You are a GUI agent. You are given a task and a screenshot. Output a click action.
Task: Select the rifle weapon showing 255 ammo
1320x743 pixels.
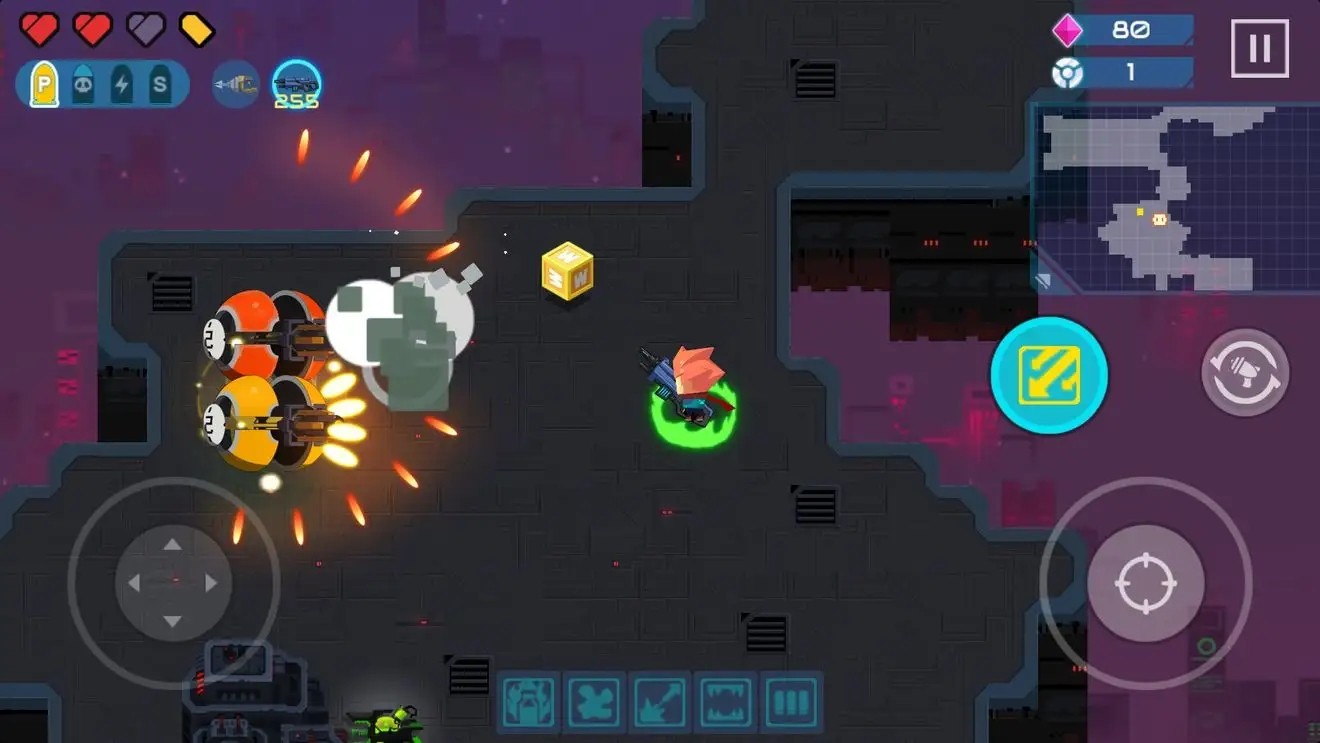[296, 85]
